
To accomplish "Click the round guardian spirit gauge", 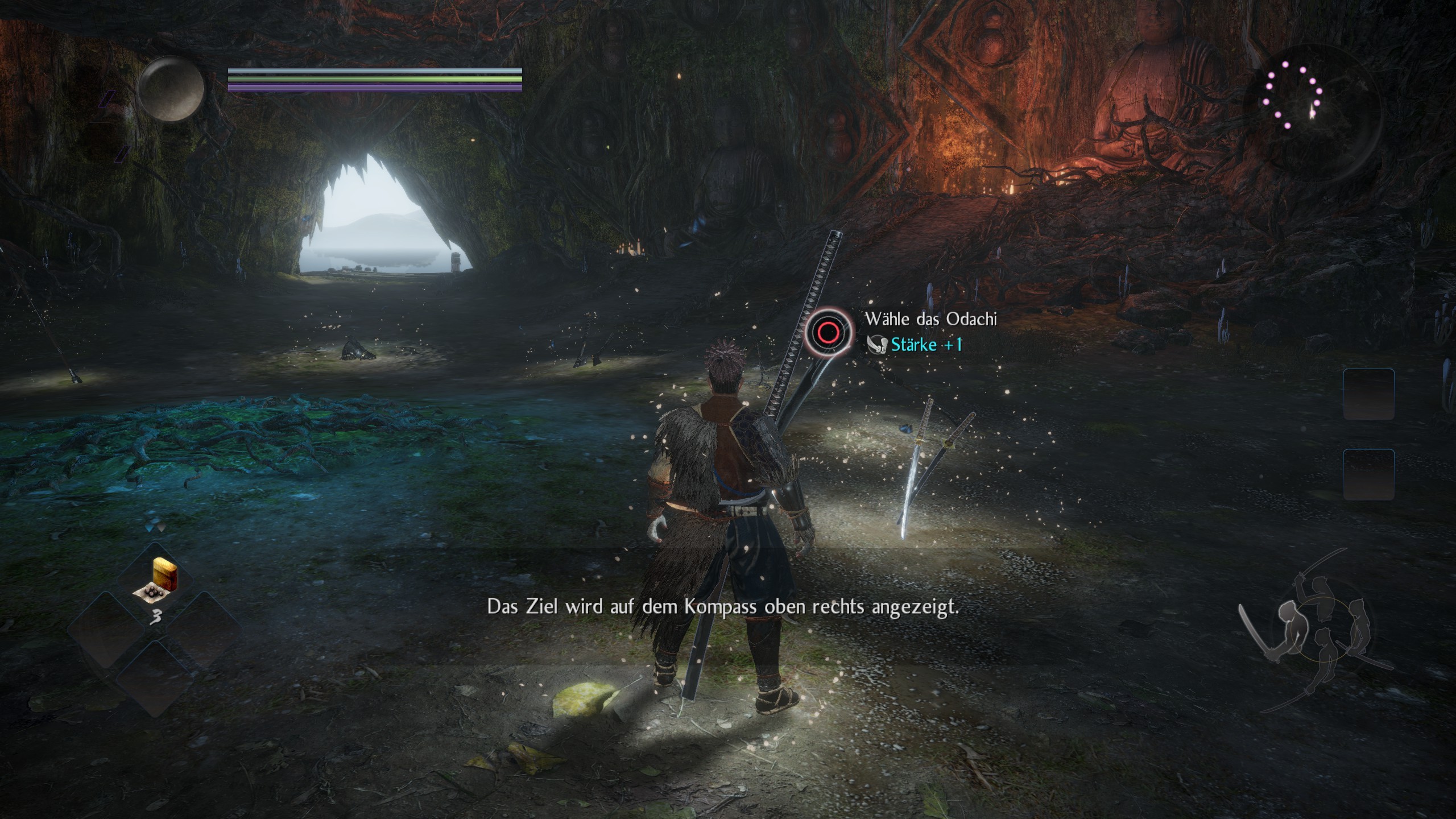I will click(171, 88).
